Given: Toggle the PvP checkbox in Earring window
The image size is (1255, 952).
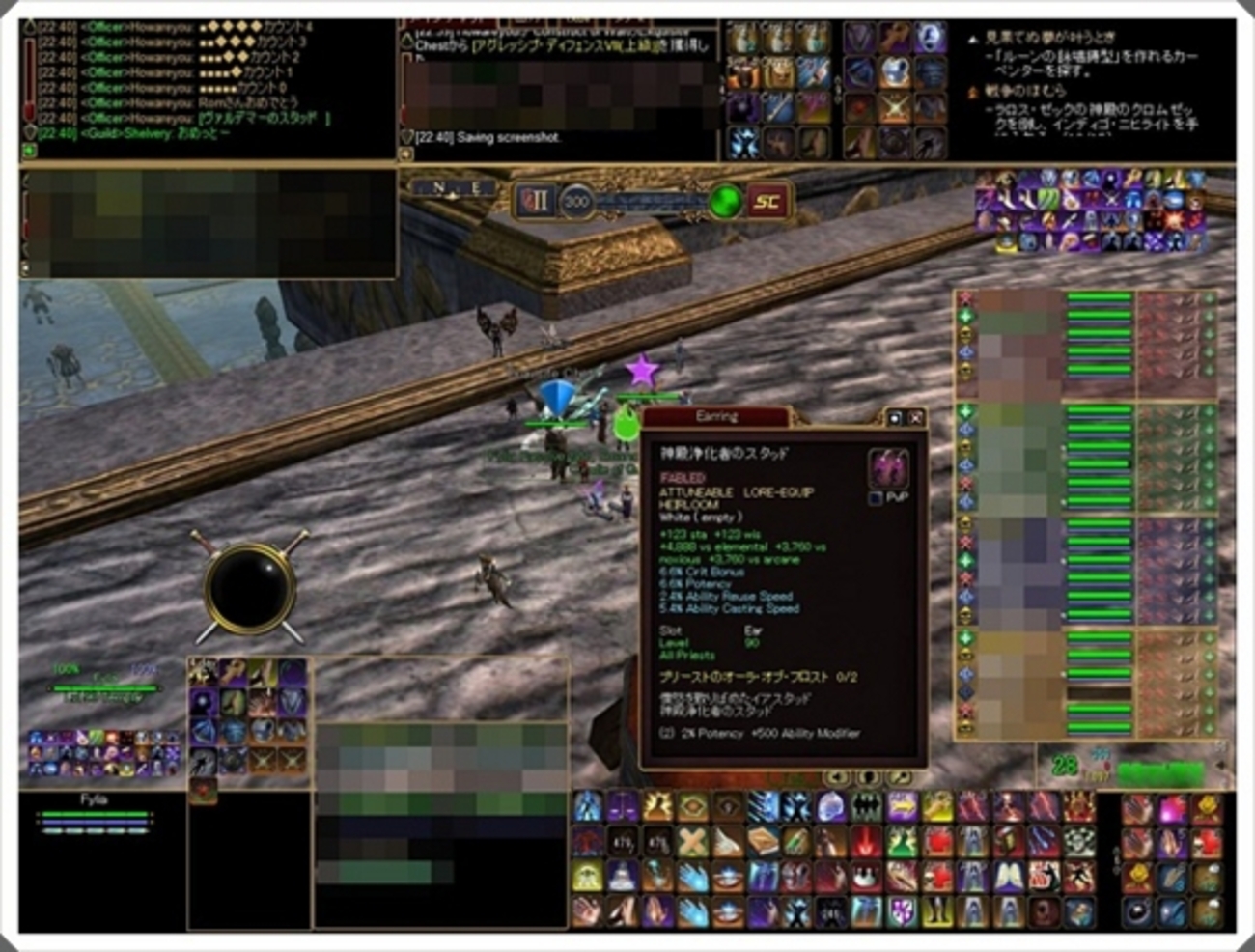Looking at the screenshot, I should [876, 498].
